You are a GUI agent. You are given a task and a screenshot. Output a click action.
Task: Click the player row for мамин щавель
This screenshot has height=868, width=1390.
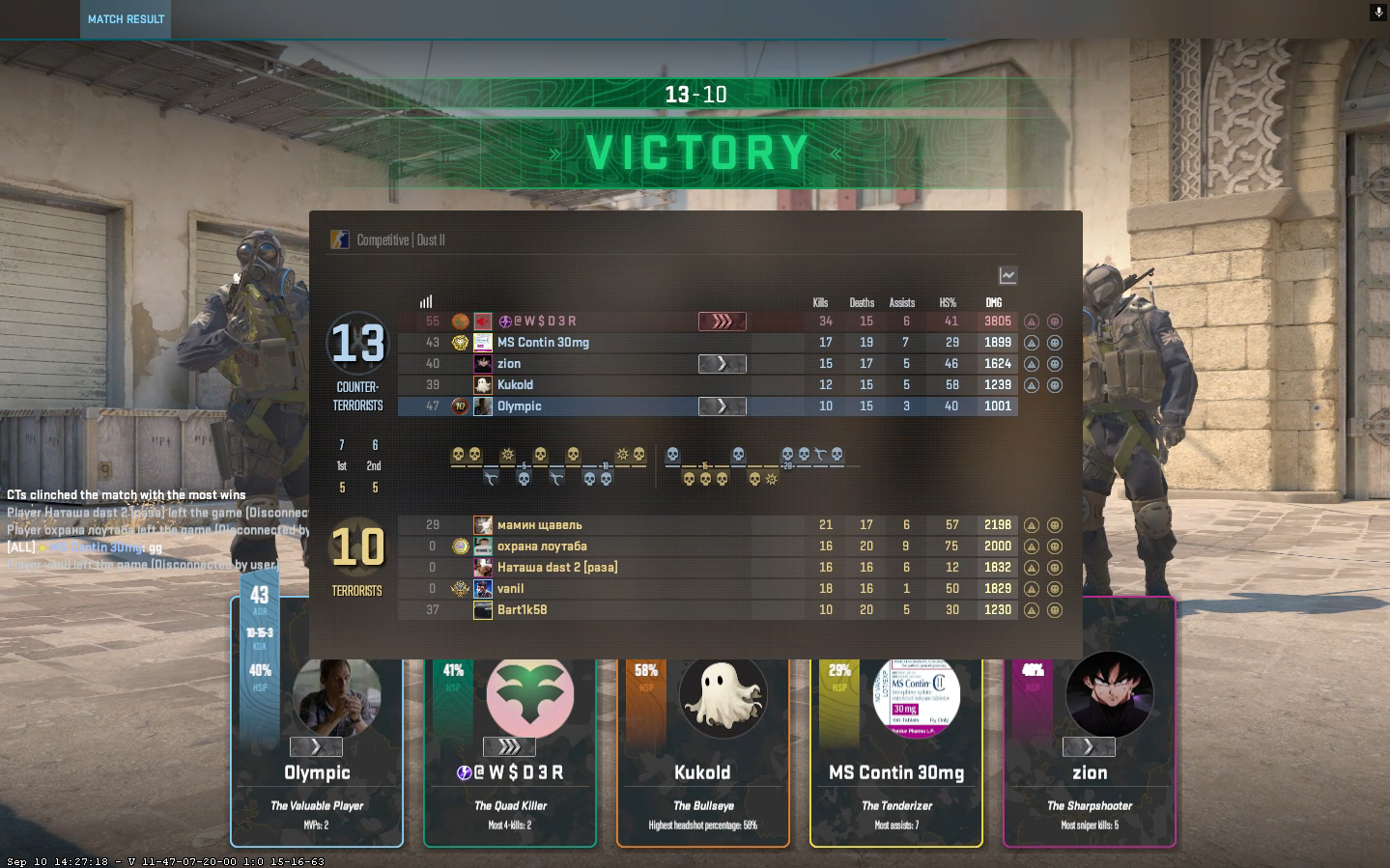click(541, 524)
